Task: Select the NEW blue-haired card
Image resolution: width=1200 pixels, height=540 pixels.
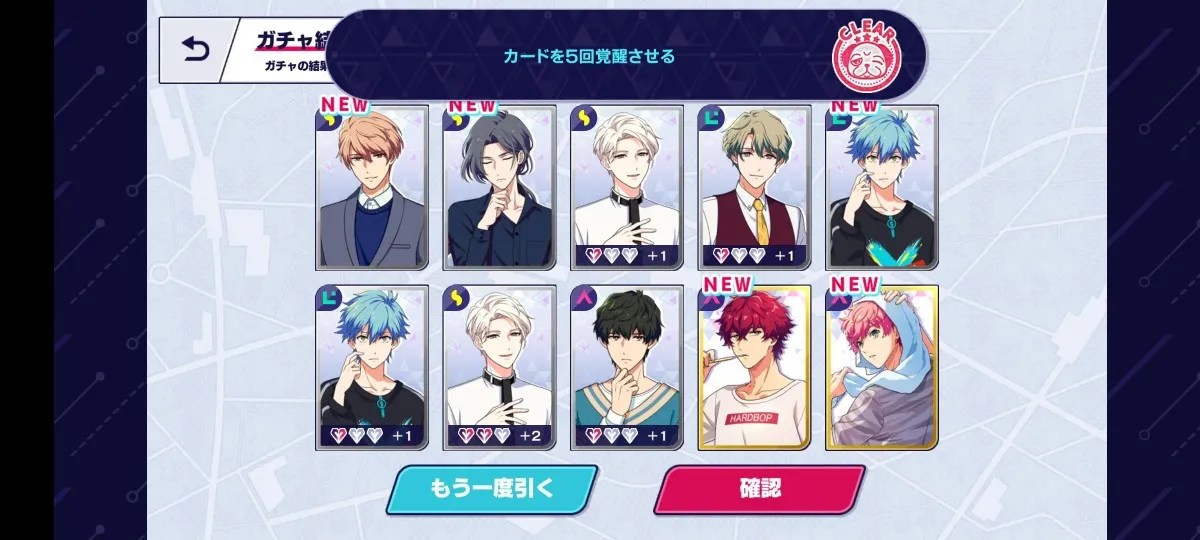Action: (882, 188)
